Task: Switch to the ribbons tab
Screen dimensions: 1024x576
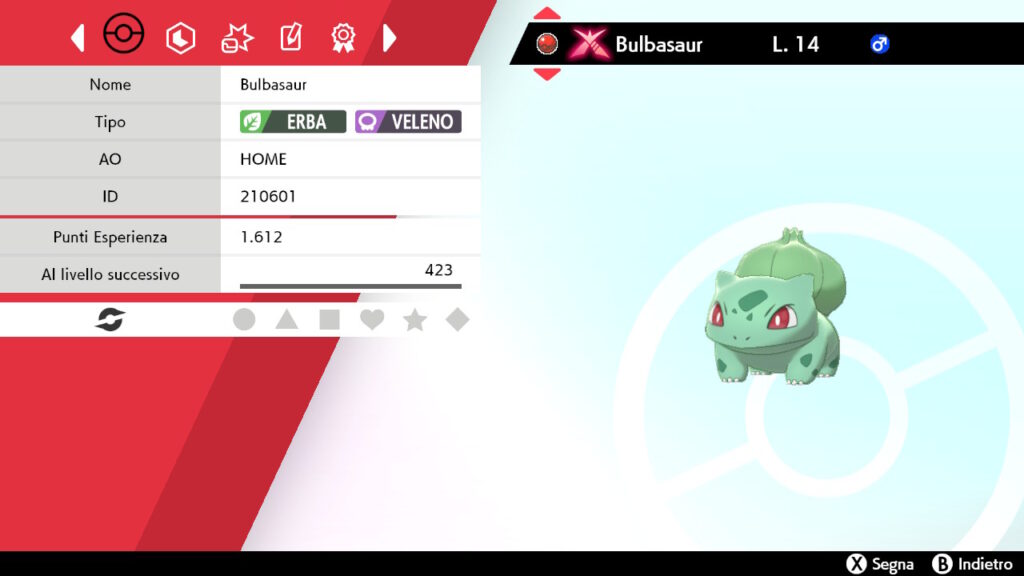Action: pos(343,38)
